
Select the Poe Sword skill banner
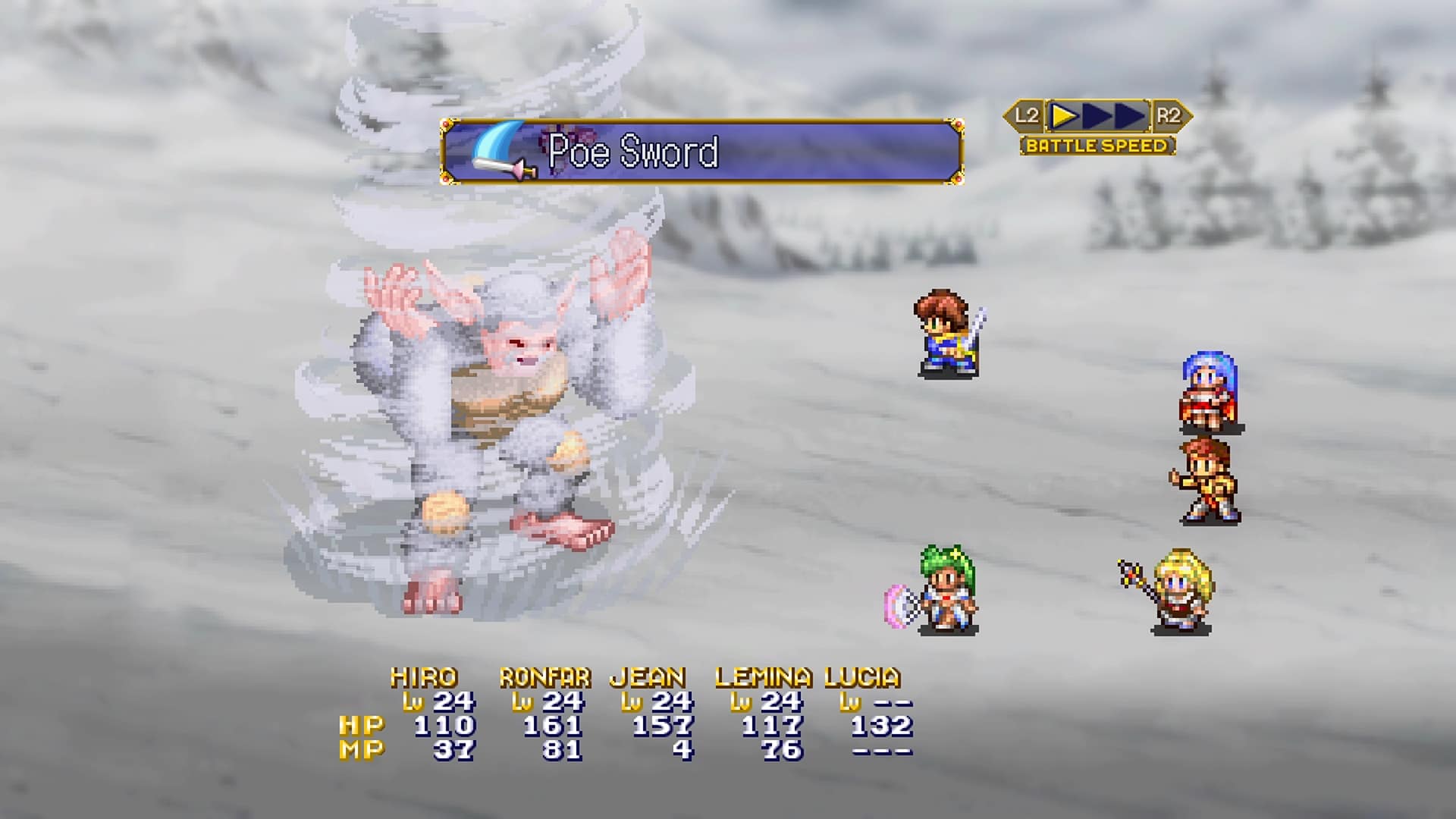701,152
